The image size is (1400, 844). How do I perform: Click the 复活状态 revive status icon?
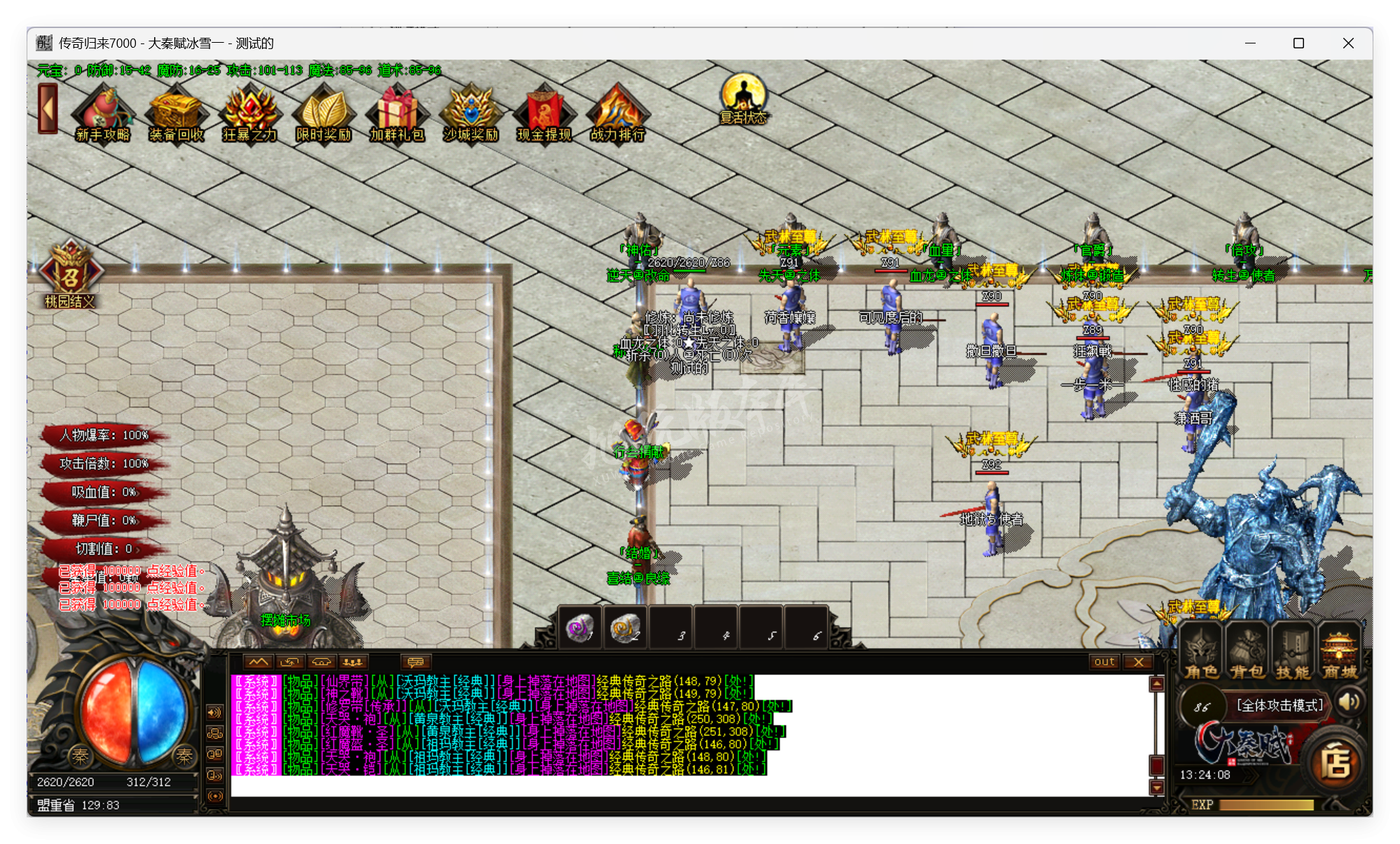743,98
